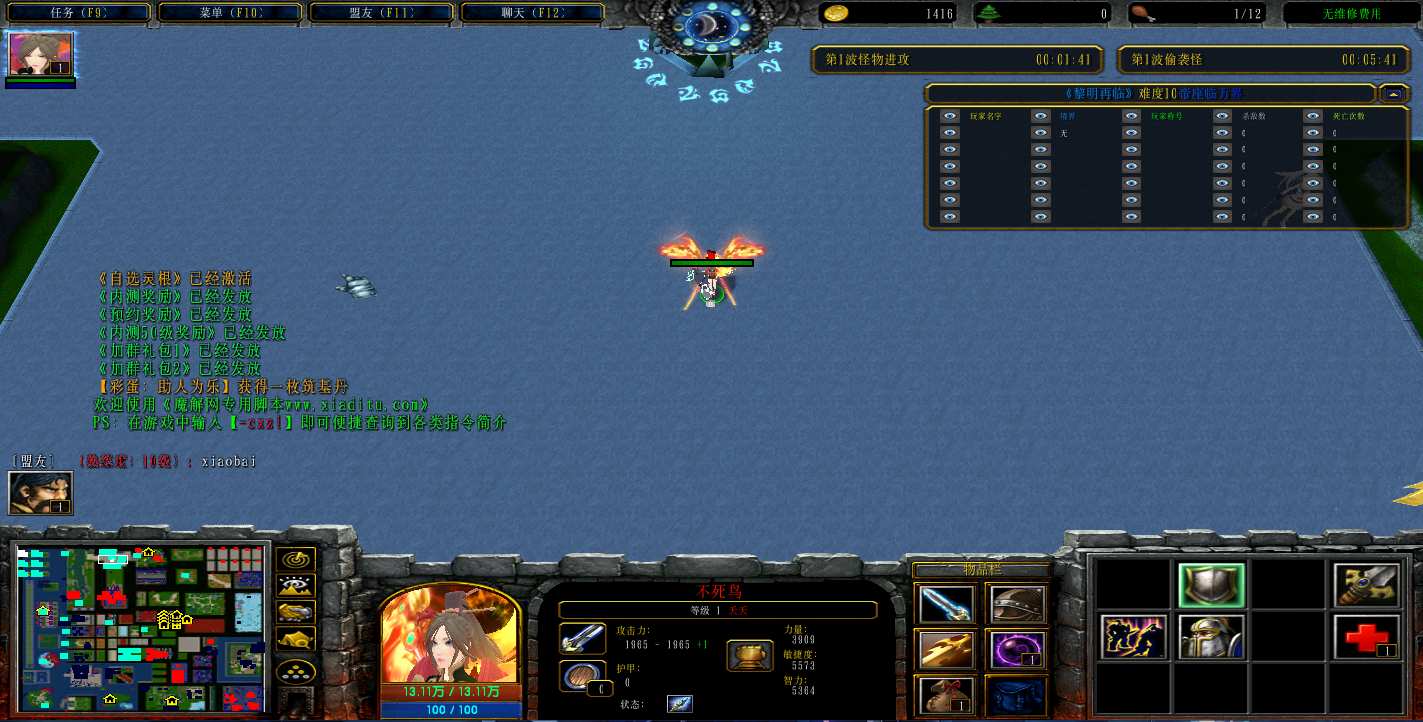Viewport: 1423px width, 722px height.
Task: Use the purple silhouettes ability icon
Action: 1134,637
